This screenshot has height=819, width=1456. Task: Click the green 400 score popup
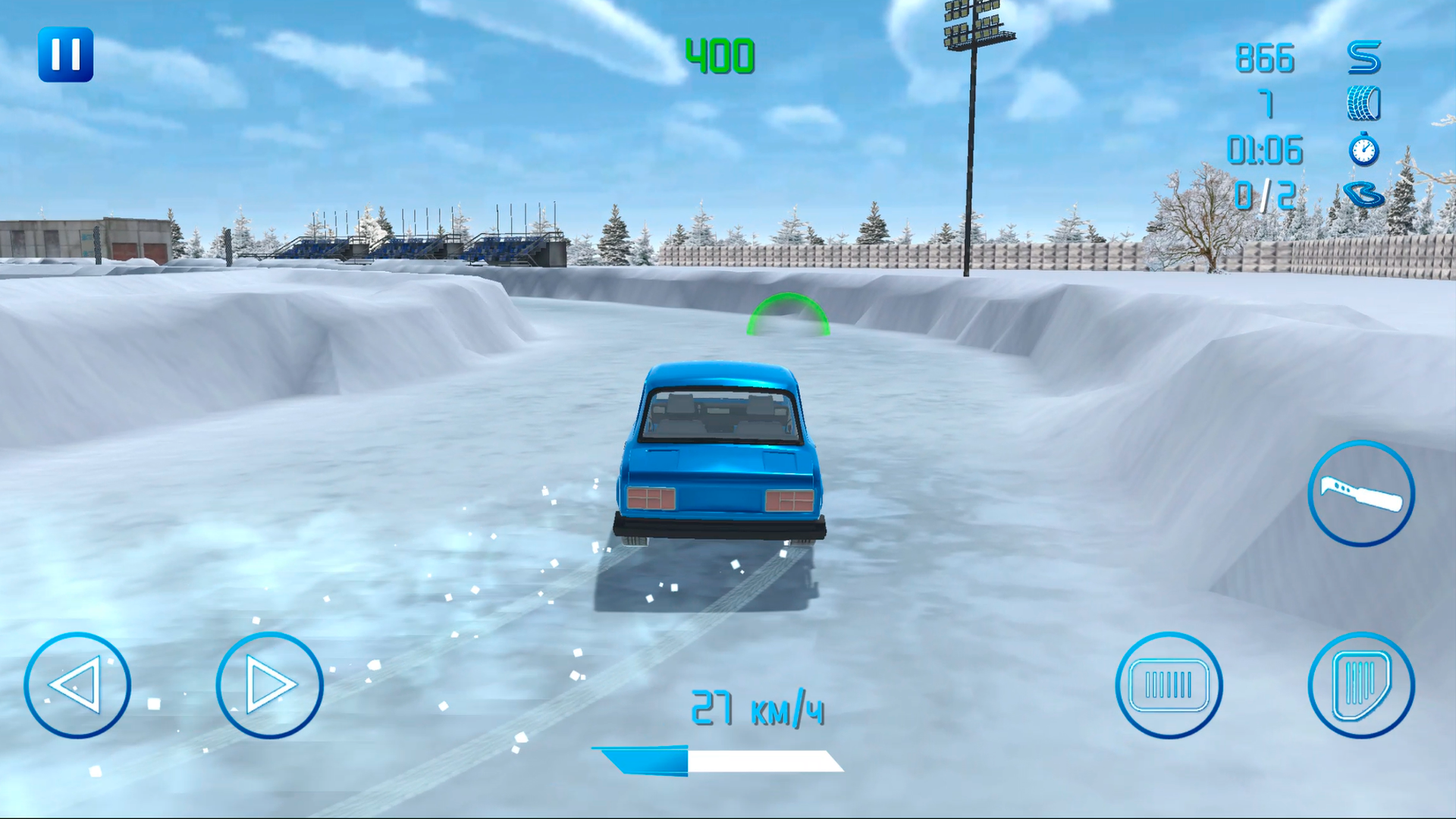(721, 55)
